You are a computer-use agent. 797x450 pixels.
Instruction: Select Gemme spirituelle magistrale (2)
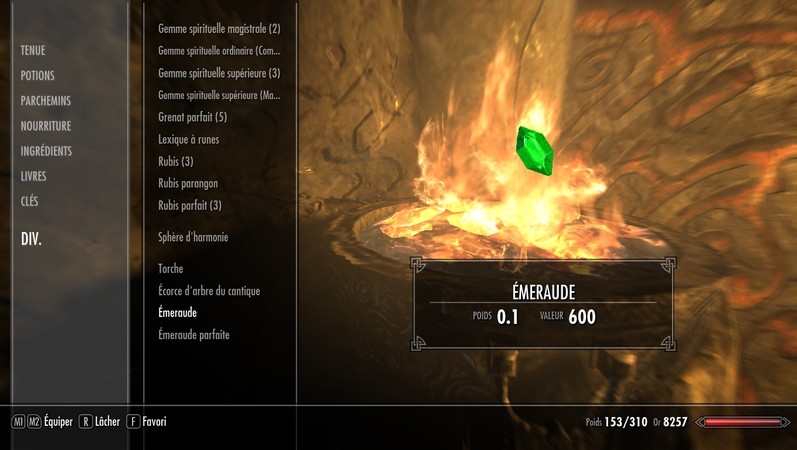(219, 29)
